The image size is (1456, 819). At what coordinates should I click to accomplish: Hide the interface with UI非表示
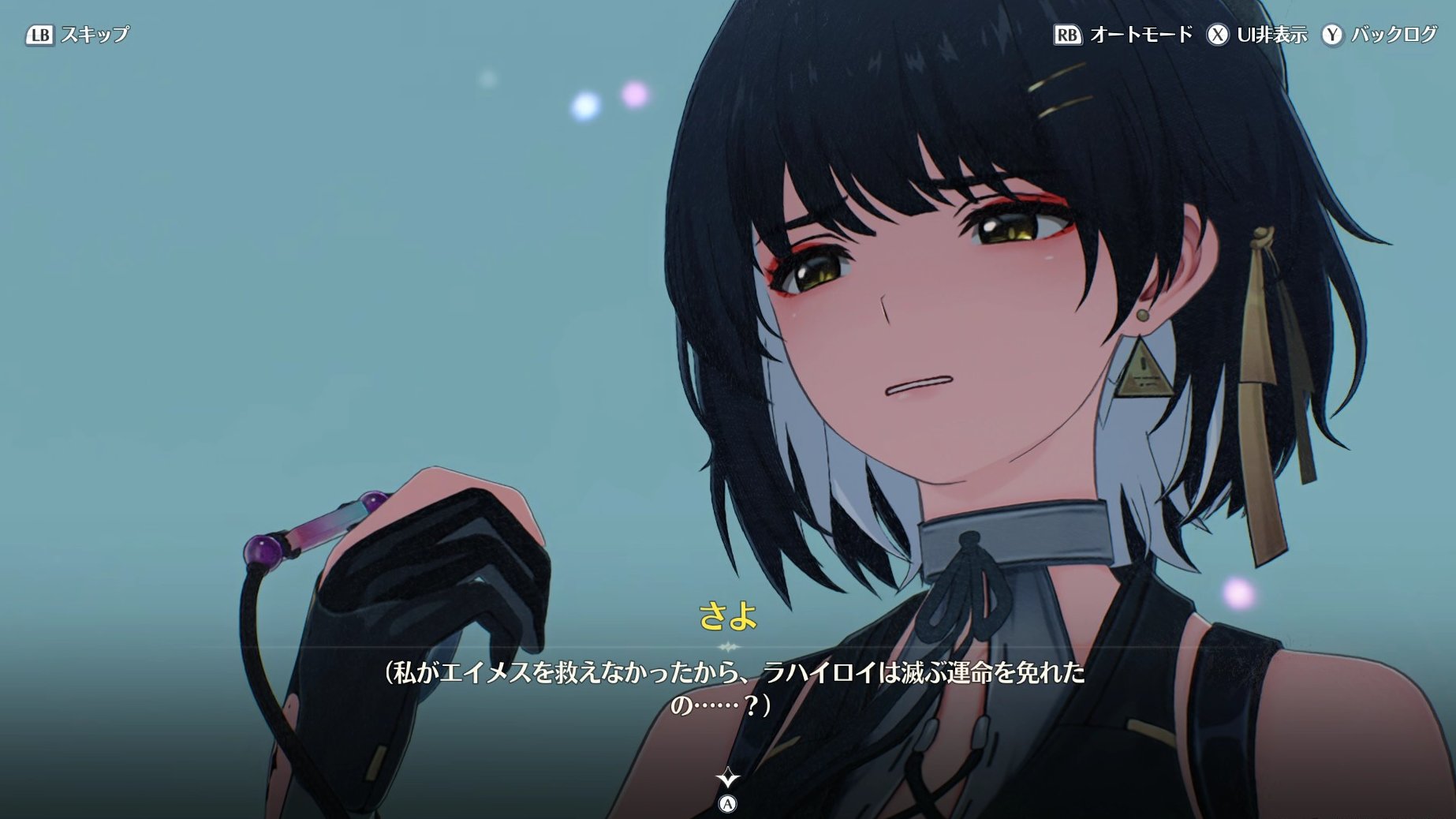(x=1256, y=35)
